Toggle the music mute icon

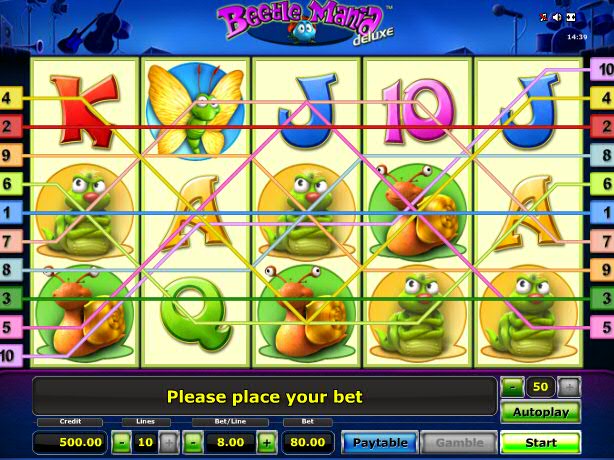coord(544,17)
